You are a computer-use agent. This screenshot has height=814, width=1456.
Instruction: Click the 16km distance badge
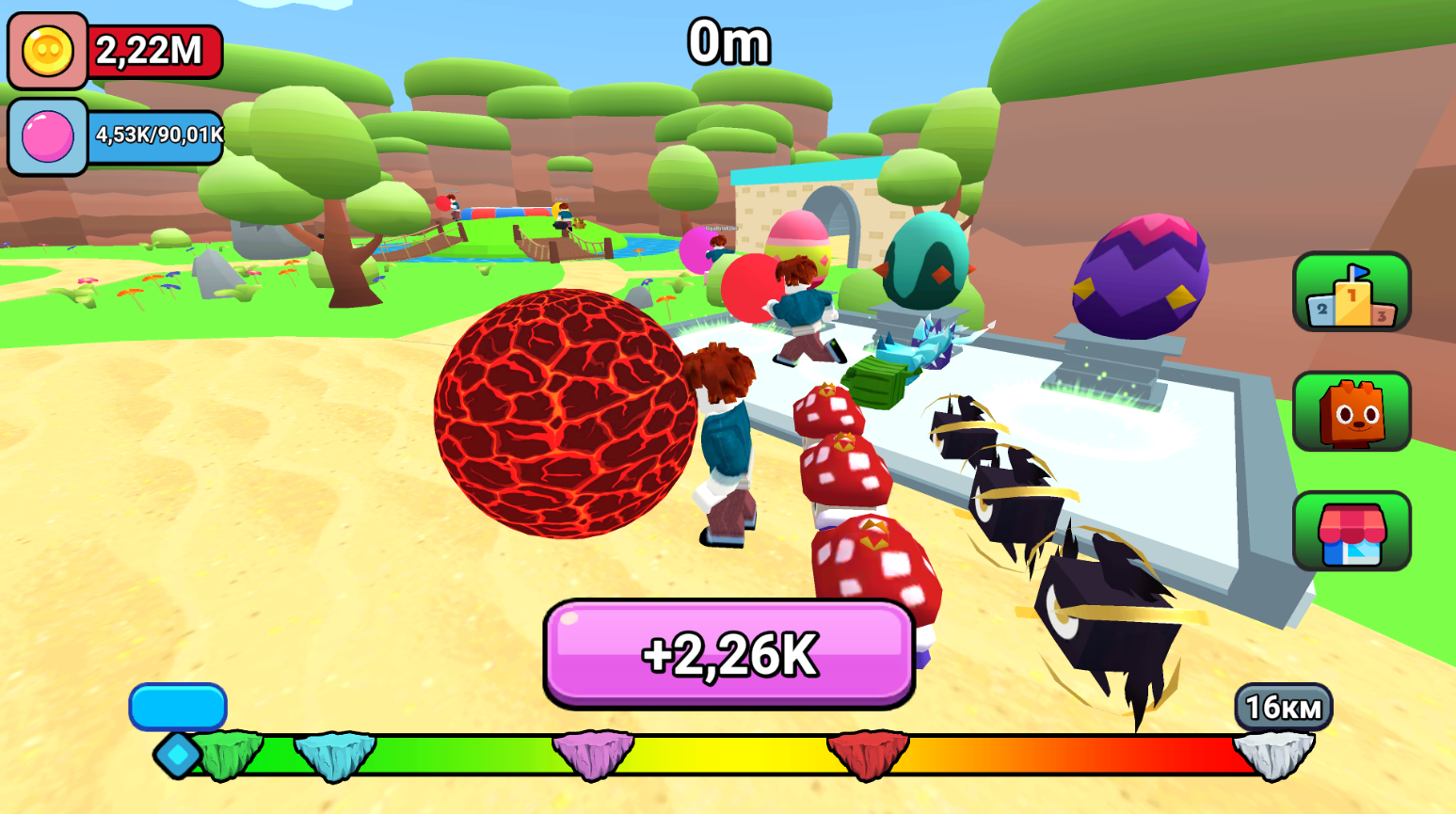pyautogui.click(x=1283, y=704)
